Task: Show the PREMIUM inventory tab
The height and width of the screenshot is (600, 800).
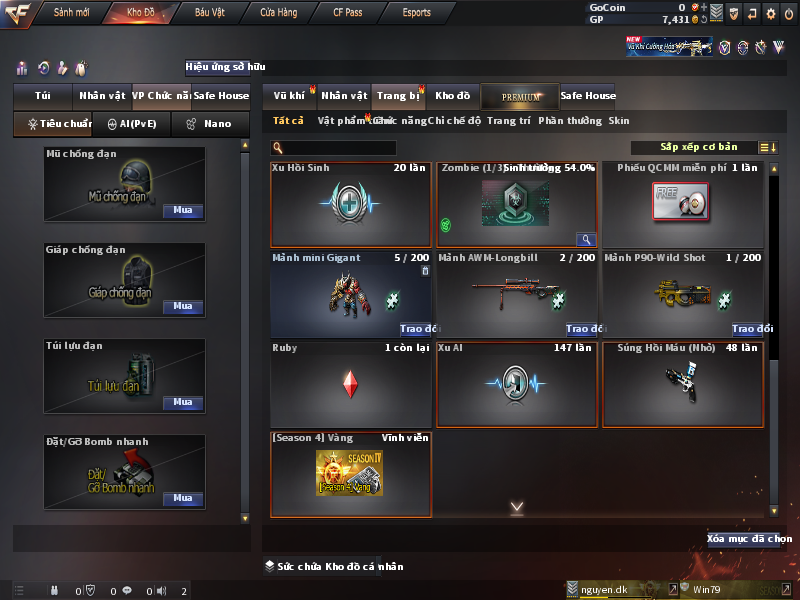Action: 520,96
